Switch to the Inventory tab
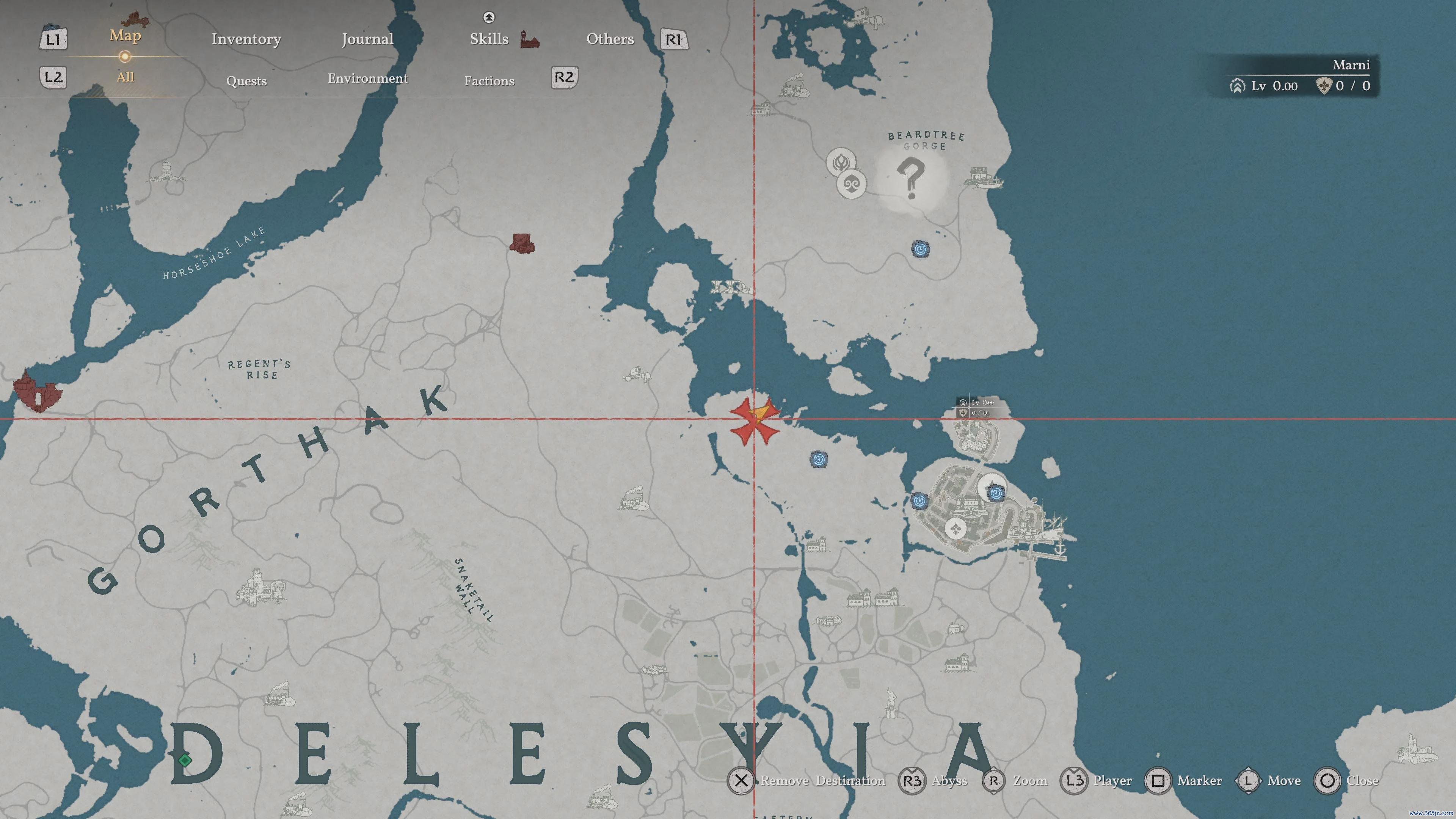Image resolution: width=1456 pixels, height=819 pixels. (x=246, y=39)
